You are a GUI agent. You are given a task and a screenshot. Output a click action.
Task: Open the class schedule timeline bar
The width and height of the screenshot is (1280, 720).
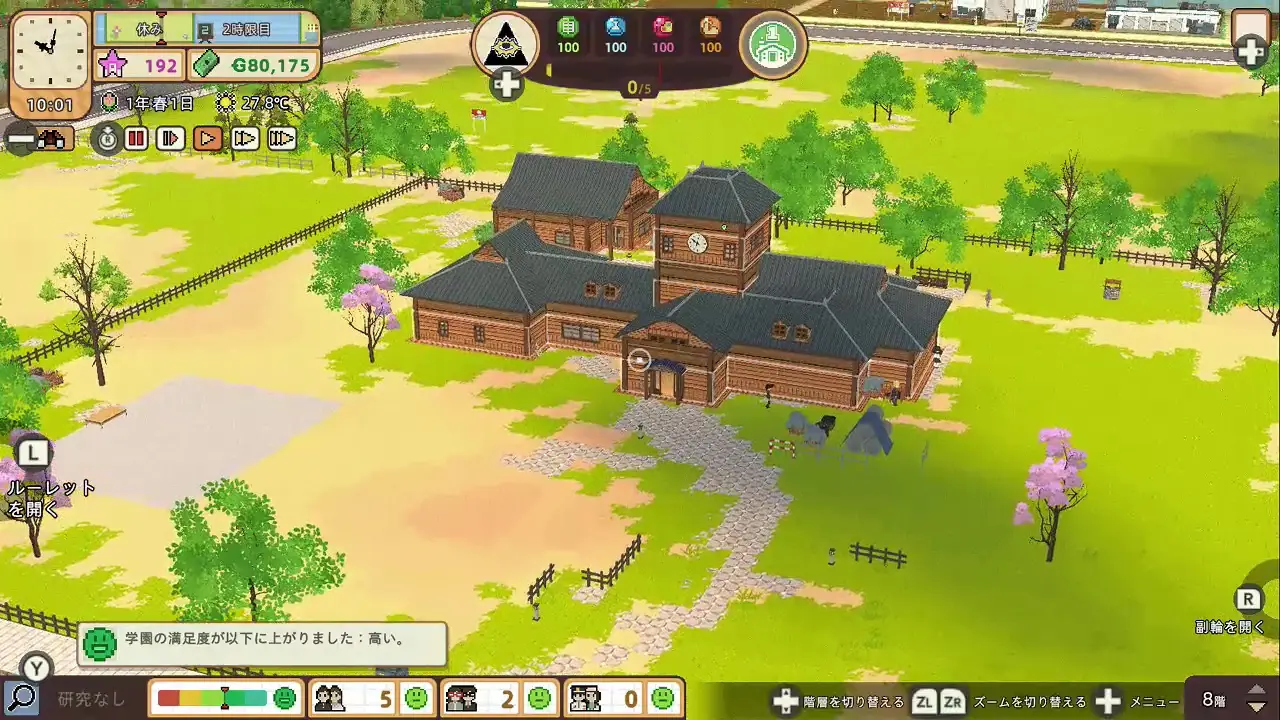206,29
